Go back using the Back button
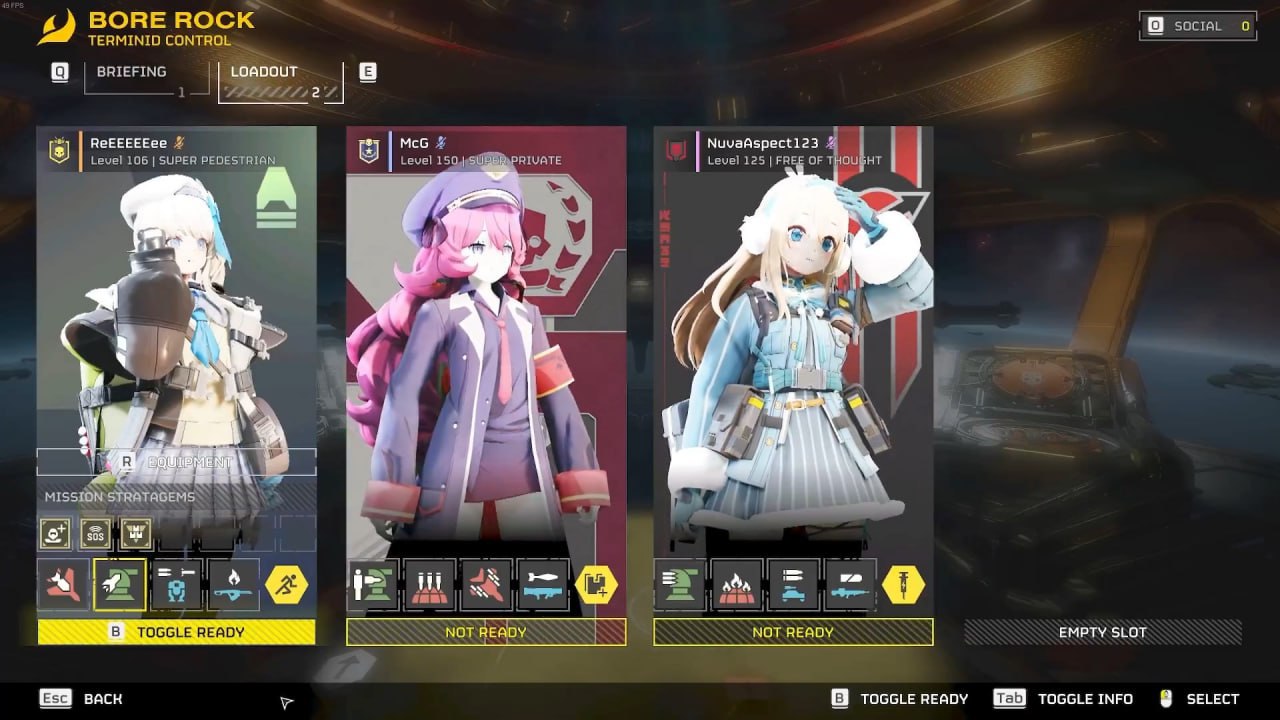The height and width of the screenshot is (720, 1280). [x=82, y=699]
